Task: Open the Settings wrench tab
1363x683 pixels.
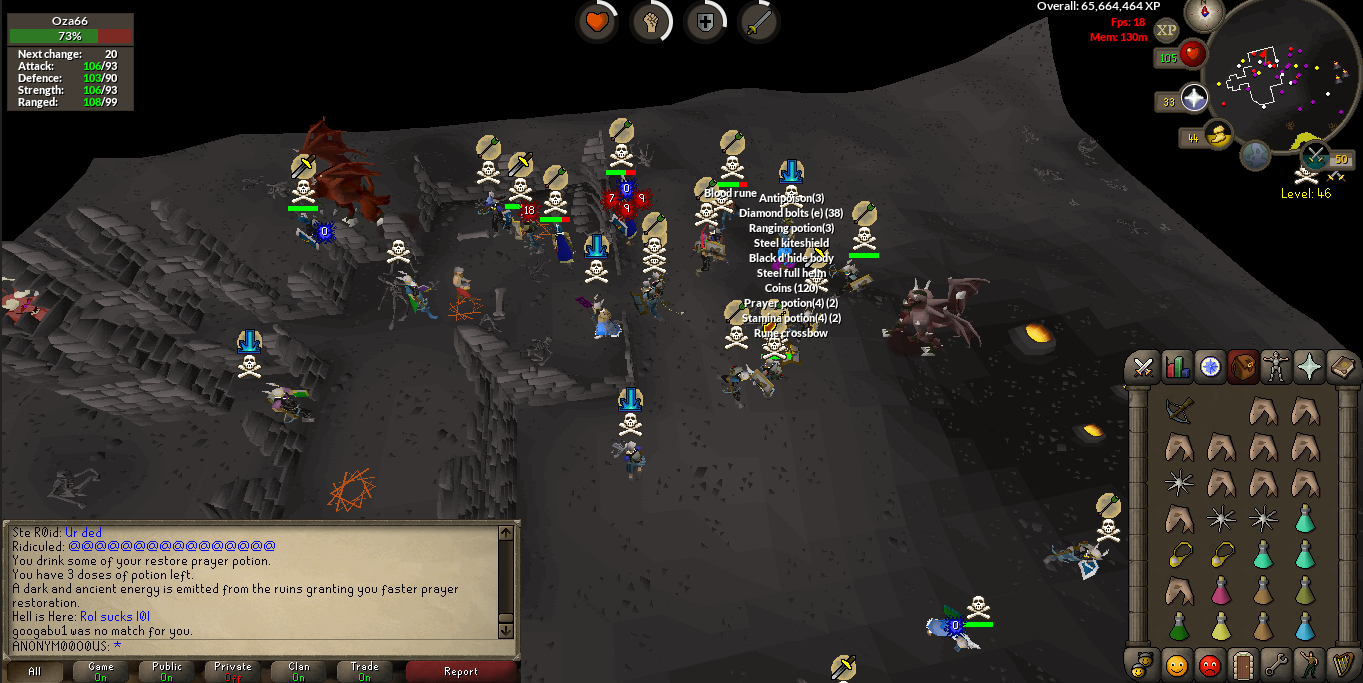Action: pyautogui.click(x=1275, y=663)
